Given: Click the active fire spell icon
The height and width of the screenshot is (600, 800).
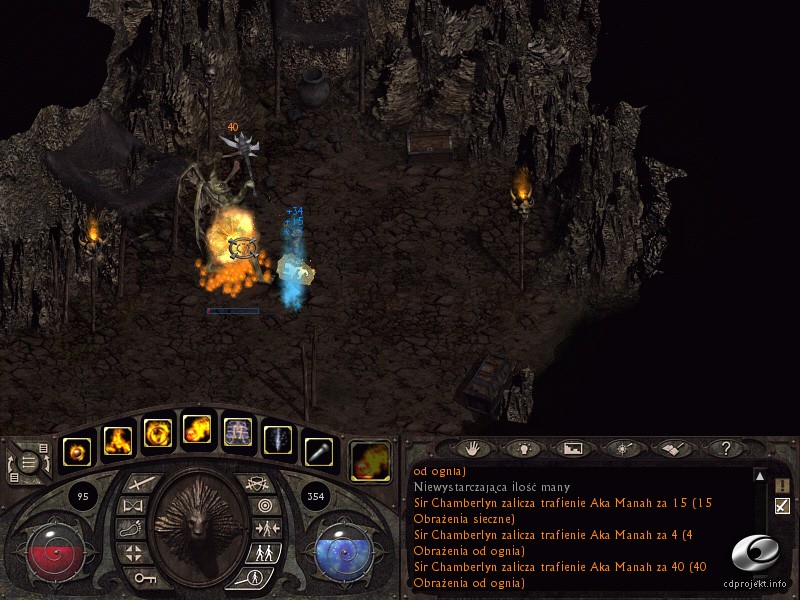Looking at the screenshot, I should [371, 461].
